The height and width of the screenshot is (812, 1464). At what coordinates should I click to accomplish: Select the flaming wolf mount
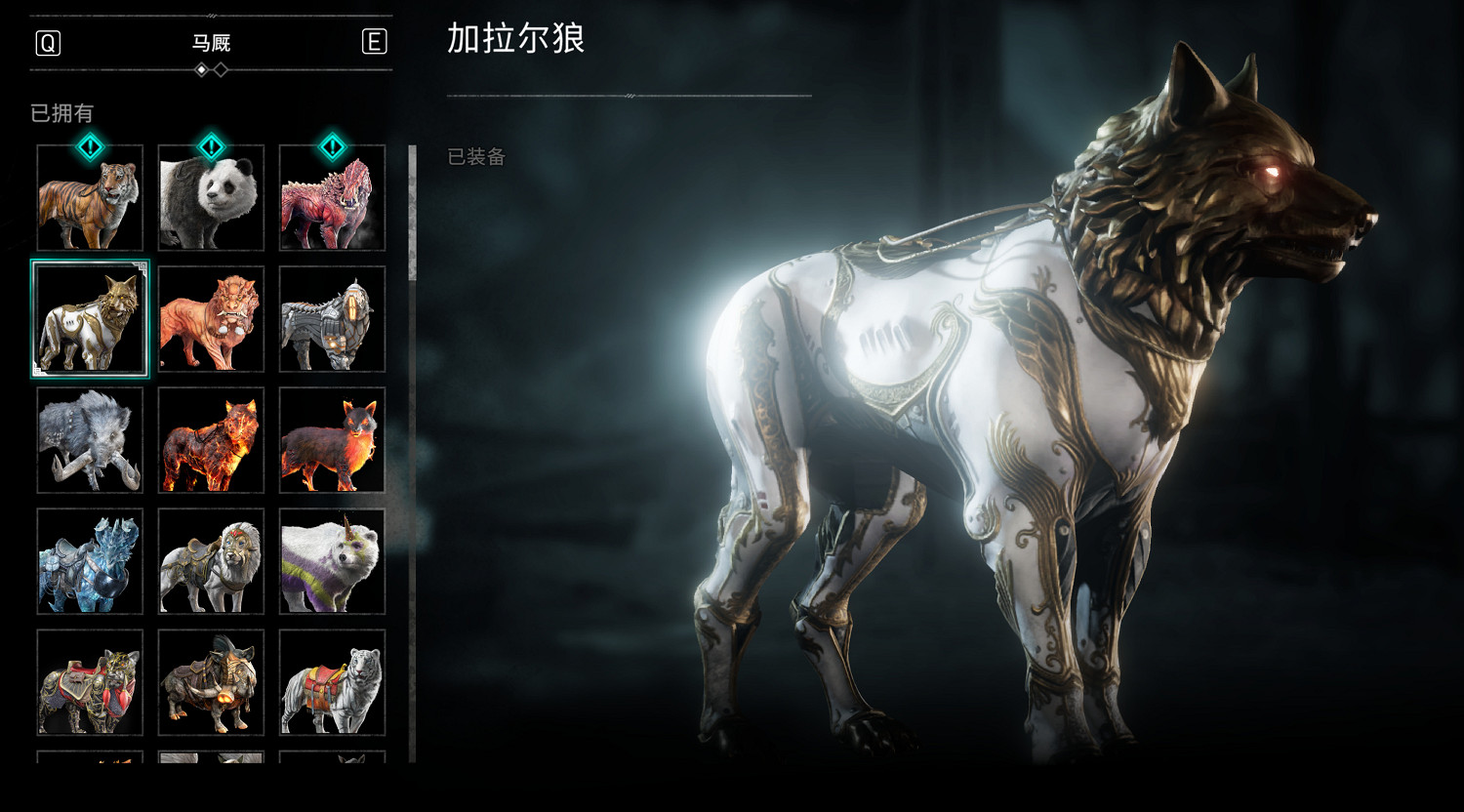pos(211,440)
